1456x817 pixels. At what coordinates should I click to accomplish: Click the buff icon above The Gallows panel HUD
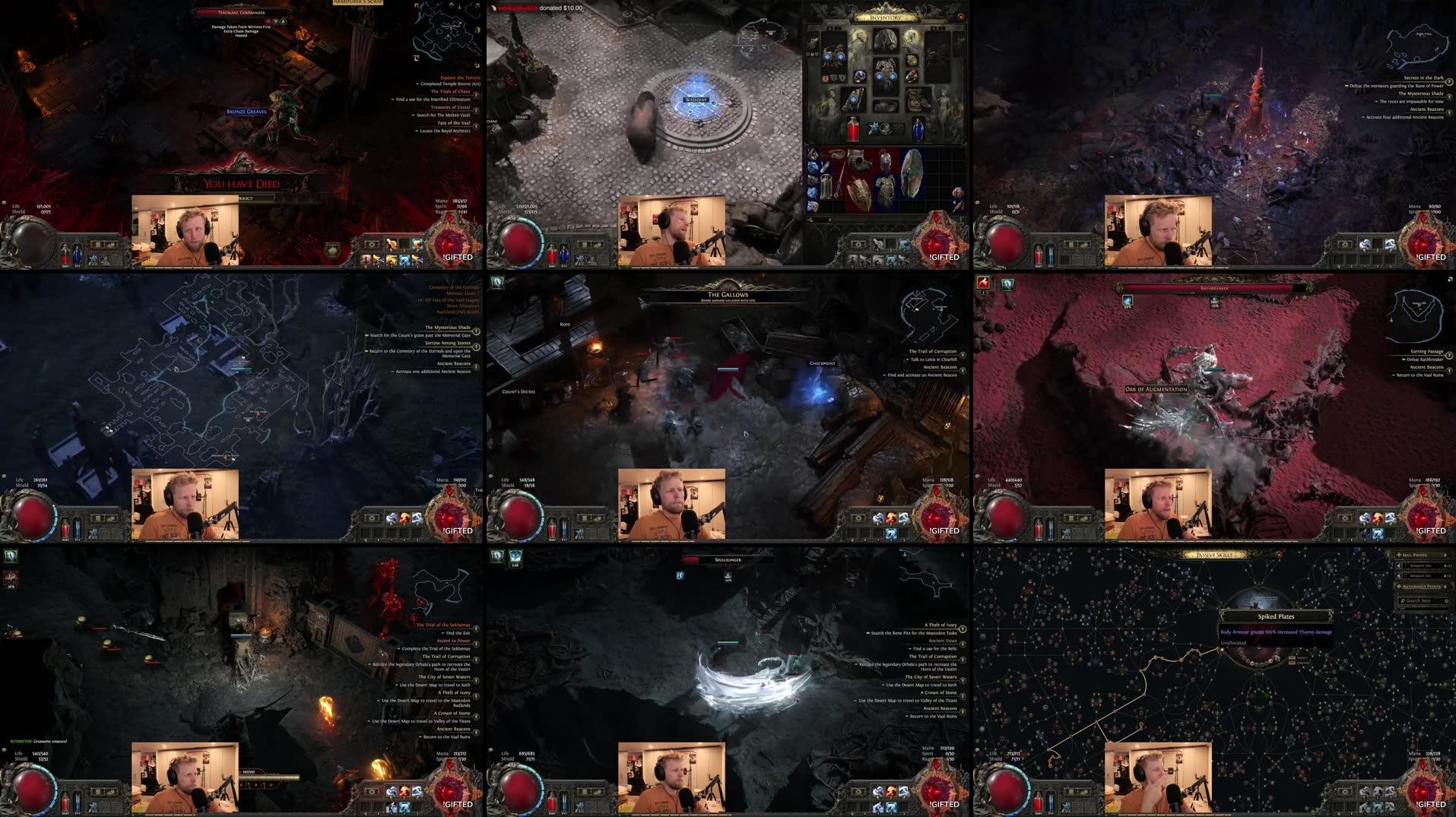(x=498, y=281)
